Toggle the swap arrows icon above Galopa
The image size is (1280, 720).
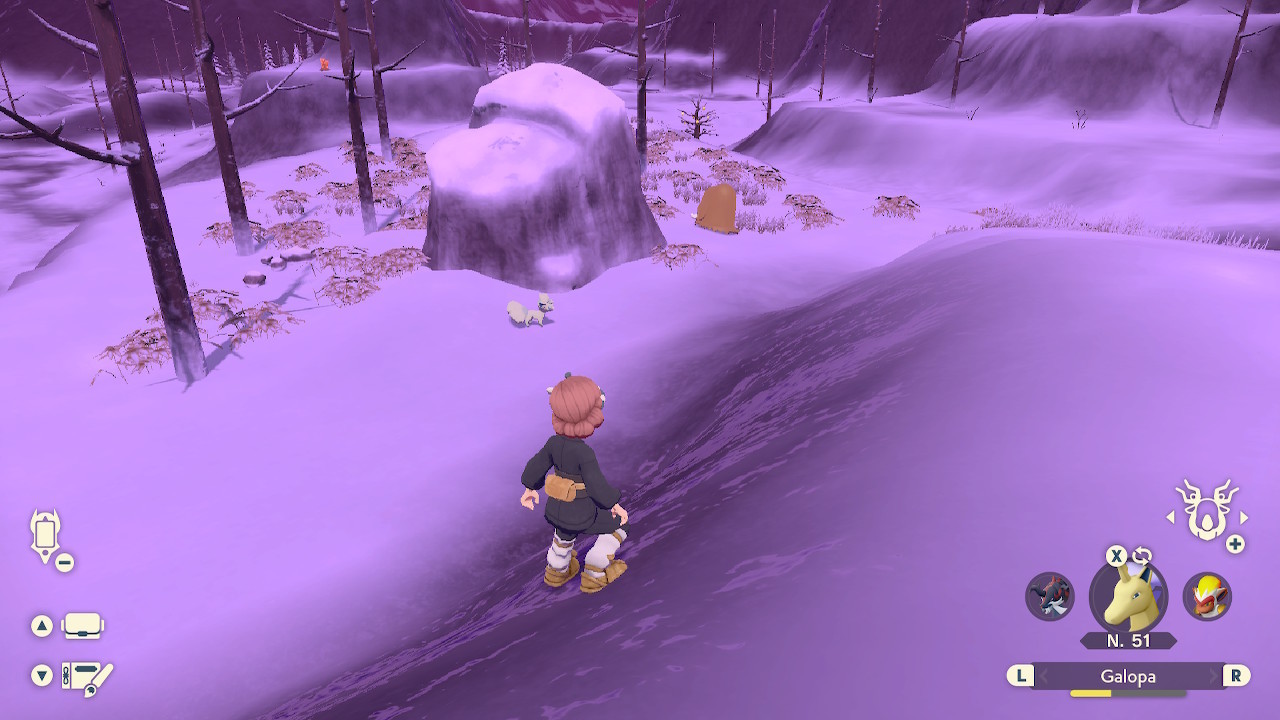(x=1143, y=556)
